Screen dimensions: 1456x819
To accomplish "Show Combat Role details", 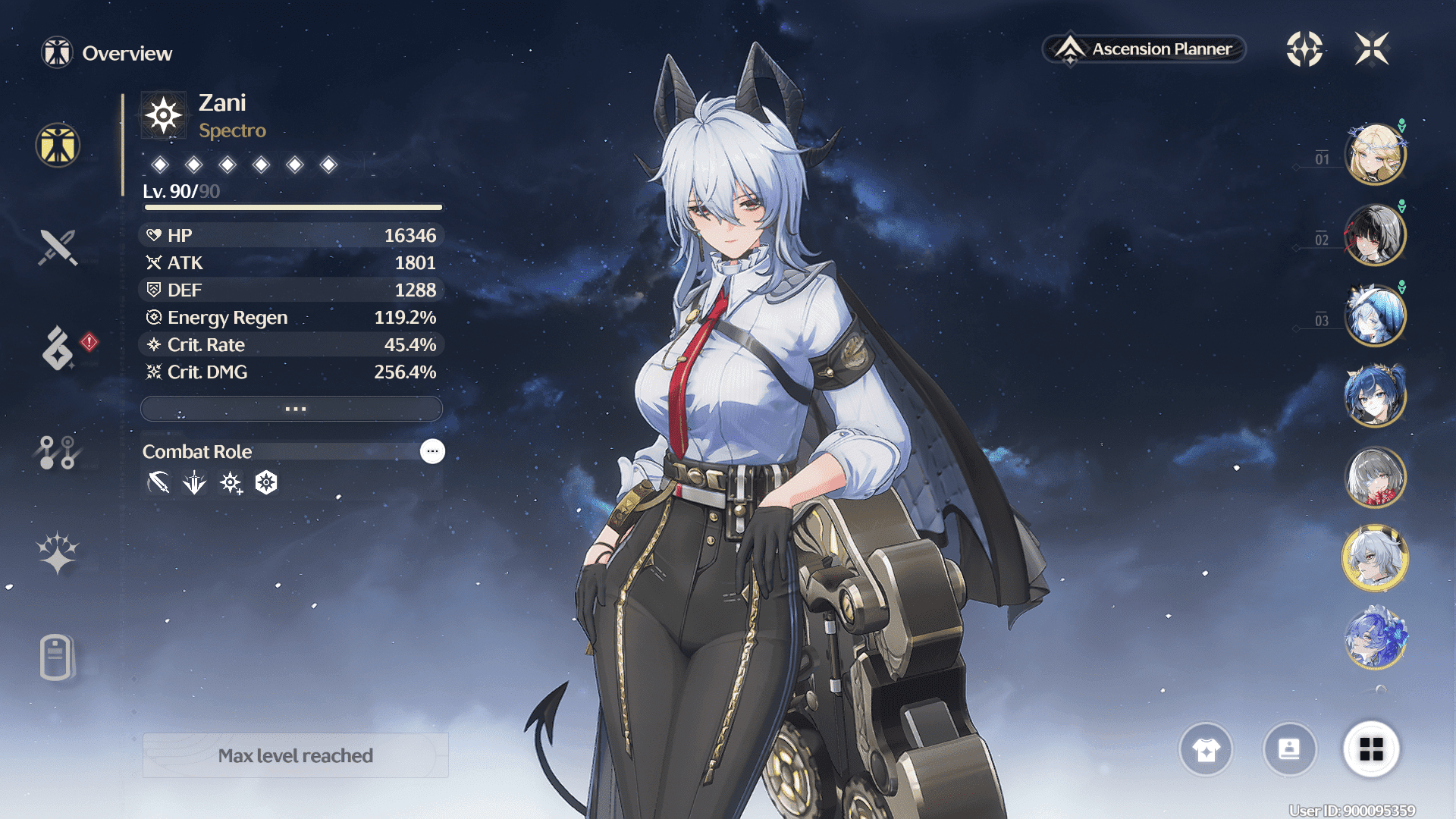I will tap(432, 451).
